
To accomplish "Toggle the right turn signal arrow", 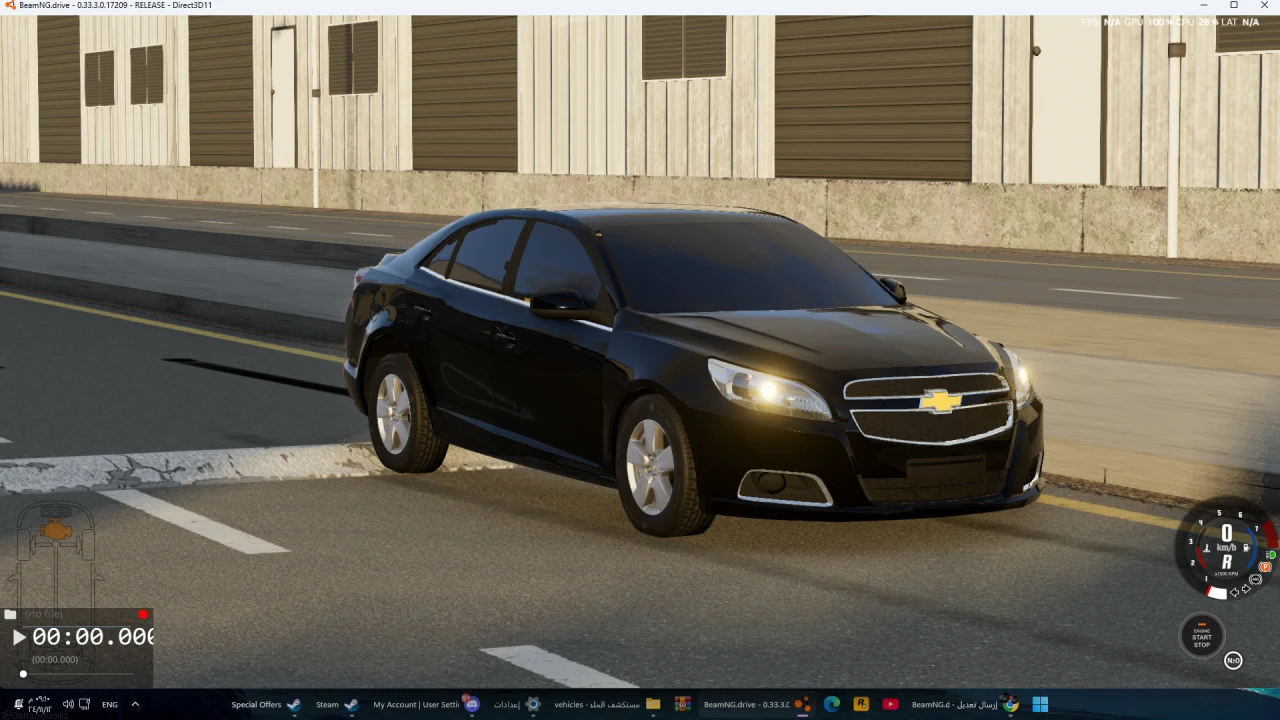I will (x=1246, y=588).
